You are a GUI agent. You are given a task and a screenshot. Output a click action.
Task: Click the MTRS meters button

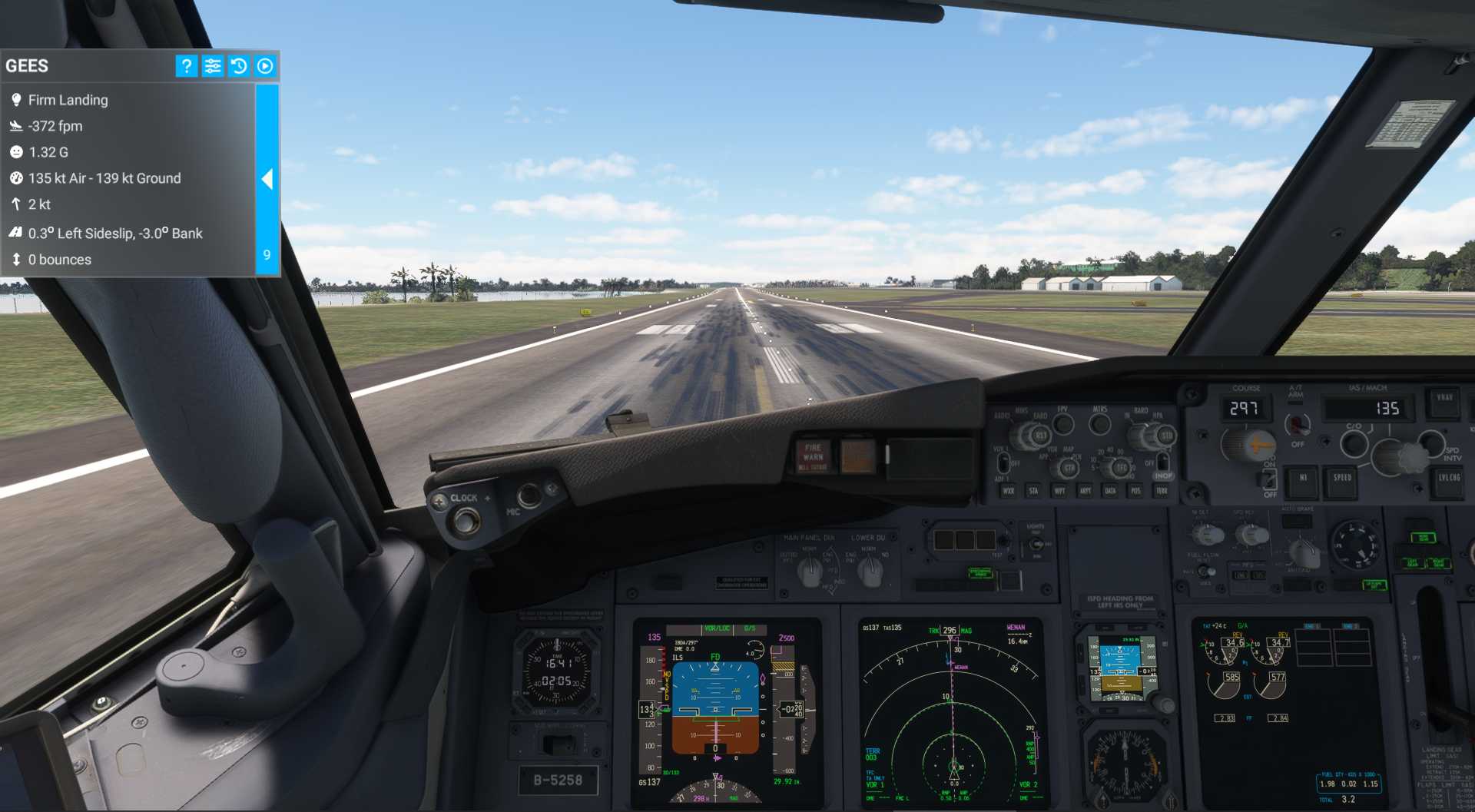click(1100, 423)
